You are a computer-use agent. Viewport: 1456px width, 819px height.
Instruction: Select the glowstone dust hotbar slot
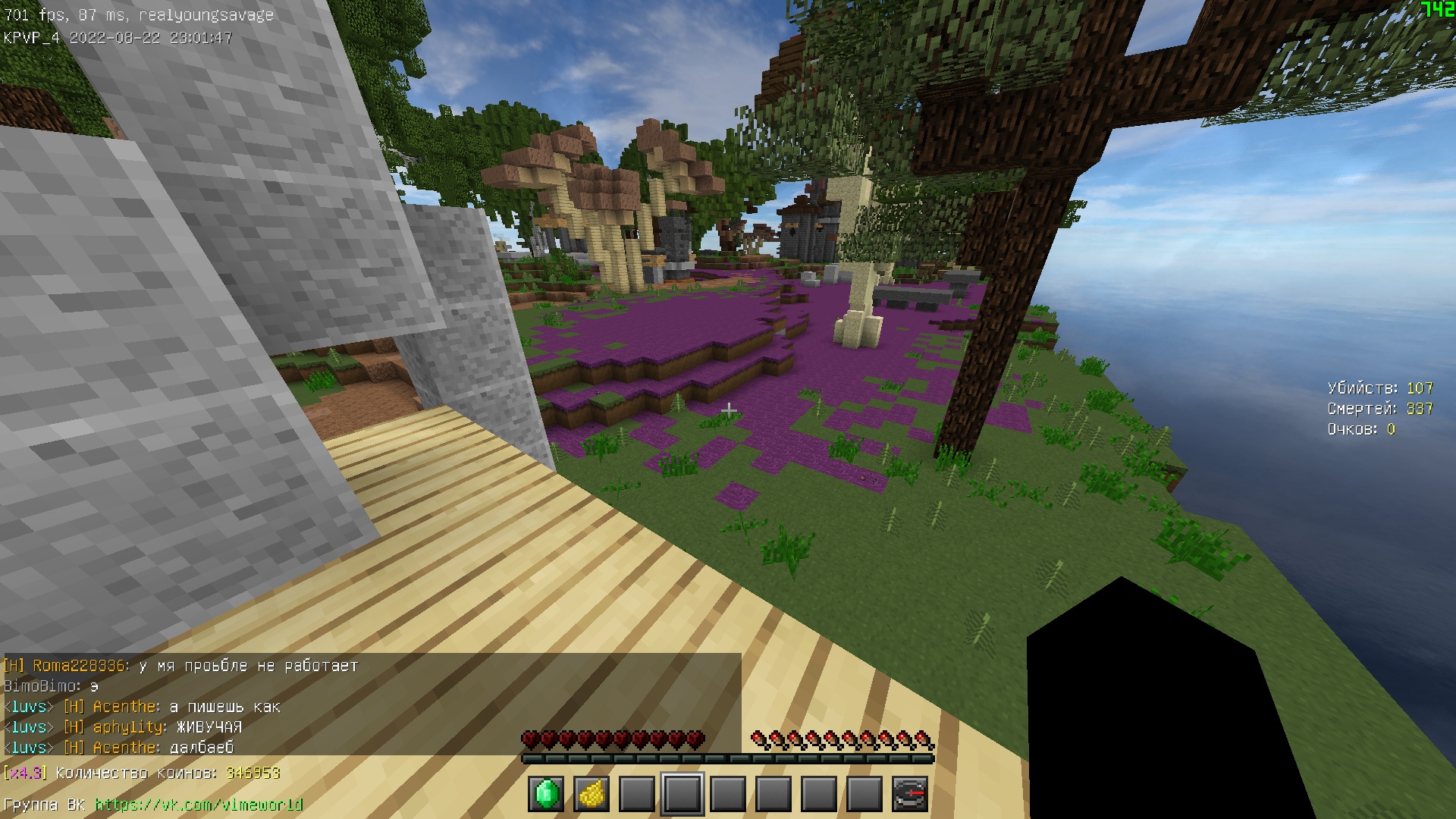(x=591, y=794)
